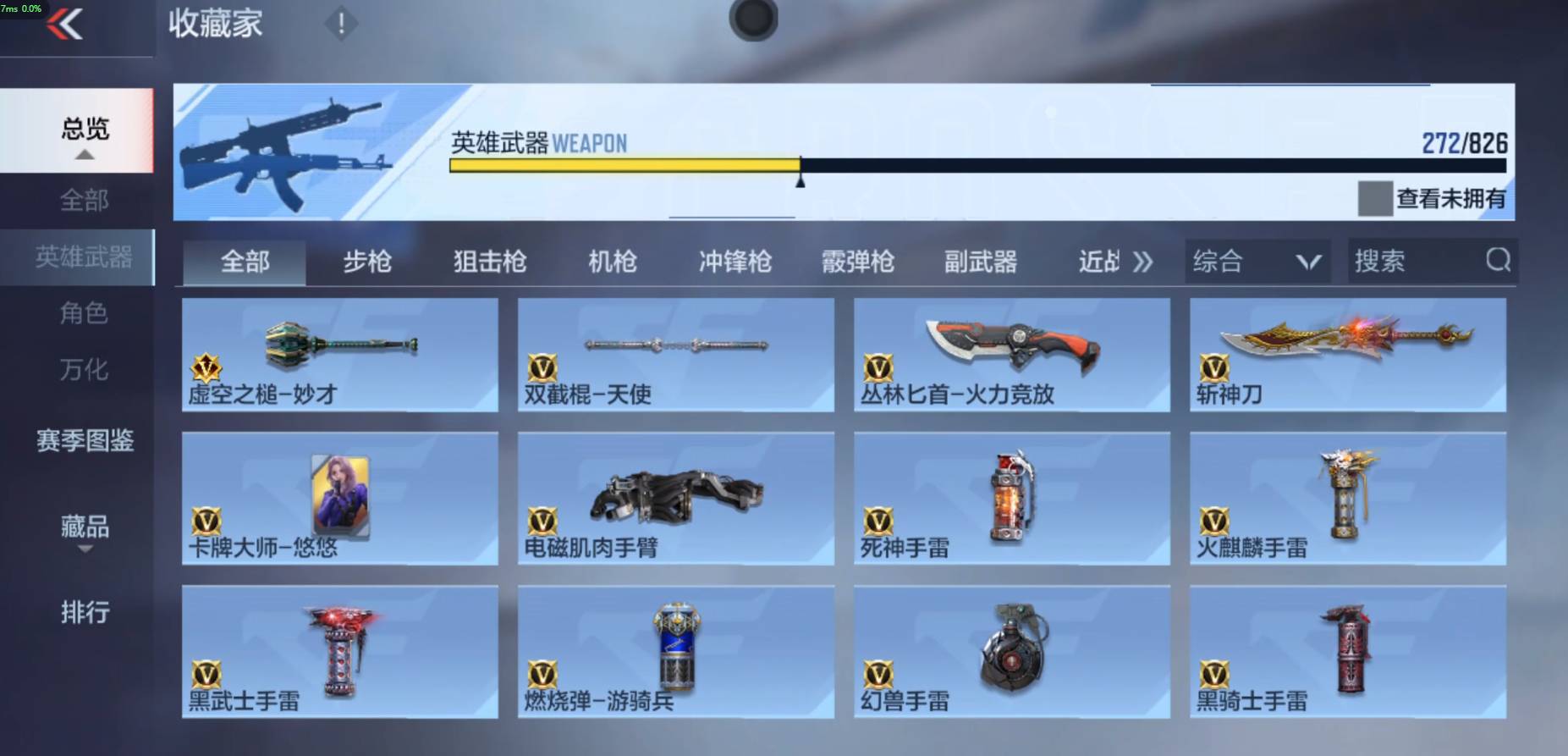This screenshot has height=756, width=1568.
Task: Open the 死神手雷 grenade item
Action: tap(1011, 499)
